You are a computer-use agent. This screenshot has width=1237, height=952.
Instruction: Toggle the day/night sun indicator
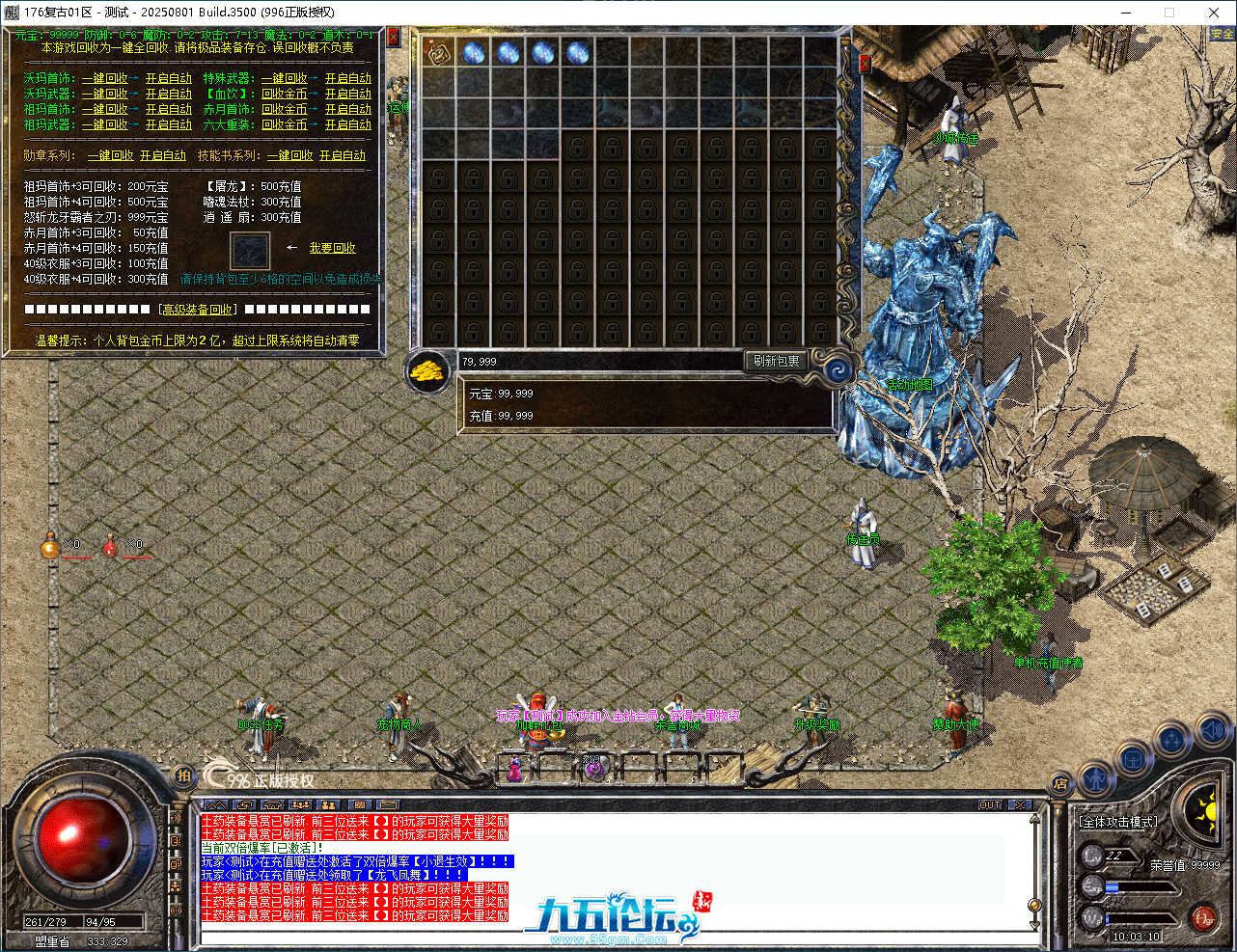coord(1209,814)
